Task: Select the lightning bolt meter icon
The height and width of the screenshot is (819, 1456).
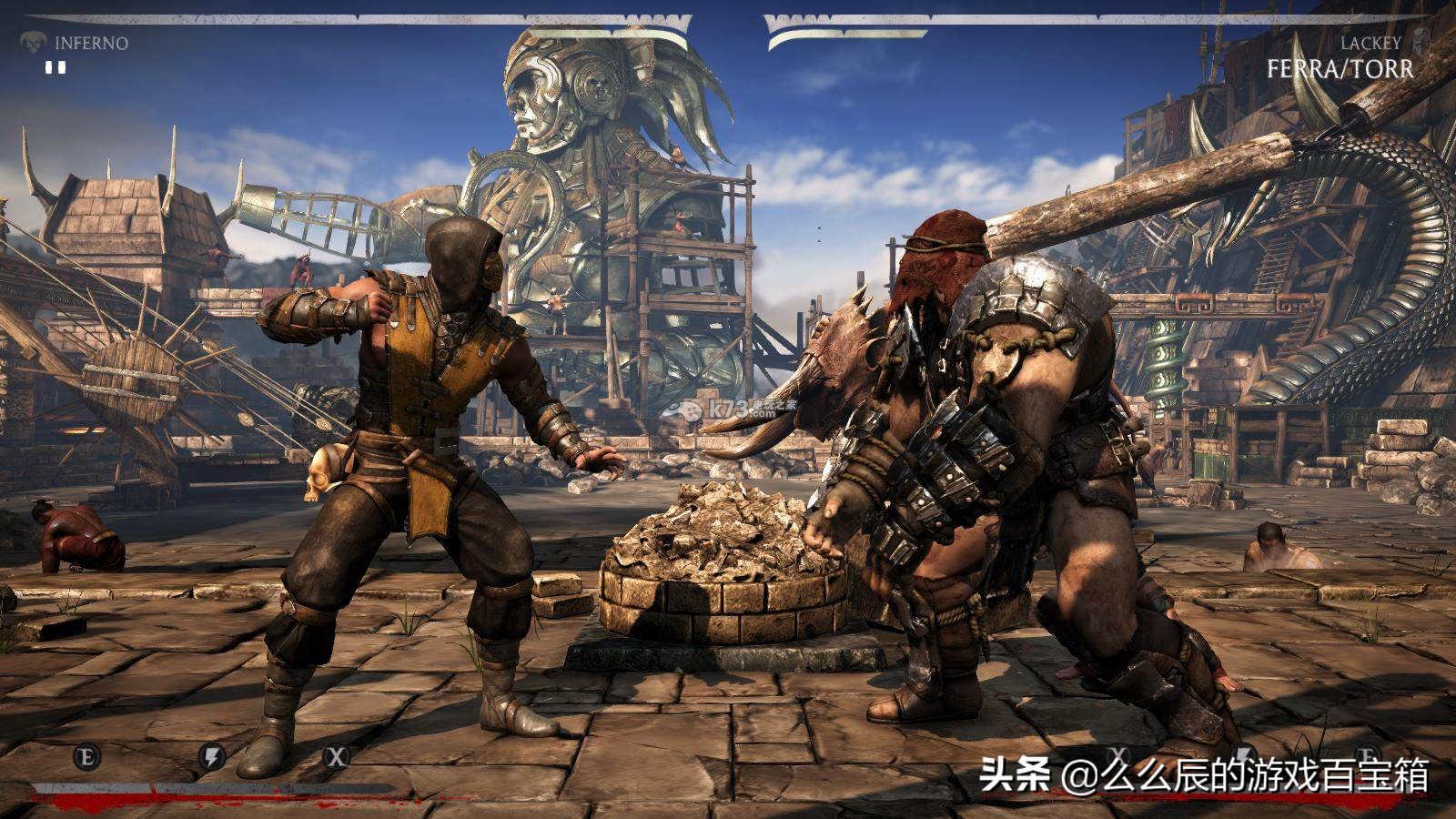Action: [x=211, y=755]
